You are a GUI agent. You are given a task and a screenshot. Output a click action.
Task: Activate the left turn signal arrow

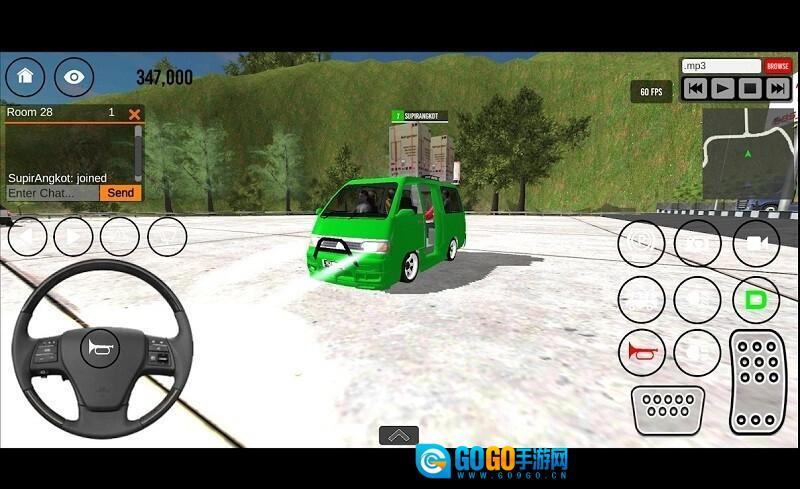point(27,237)
